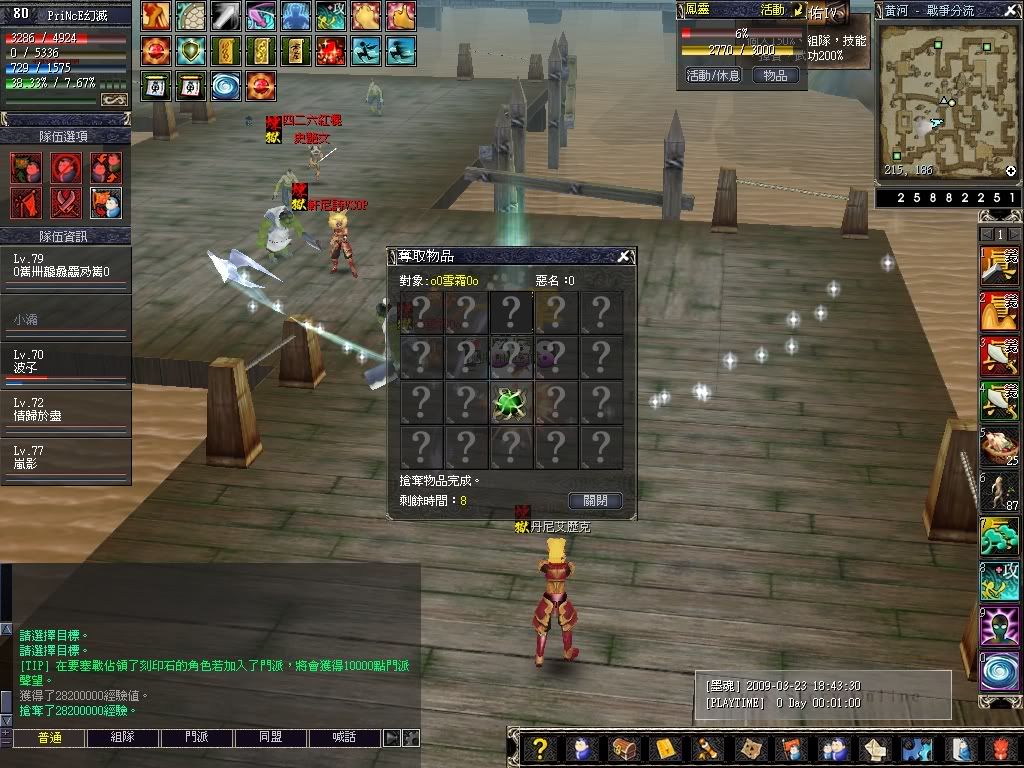Click the minimap zoom plus button

(1010, 171)
